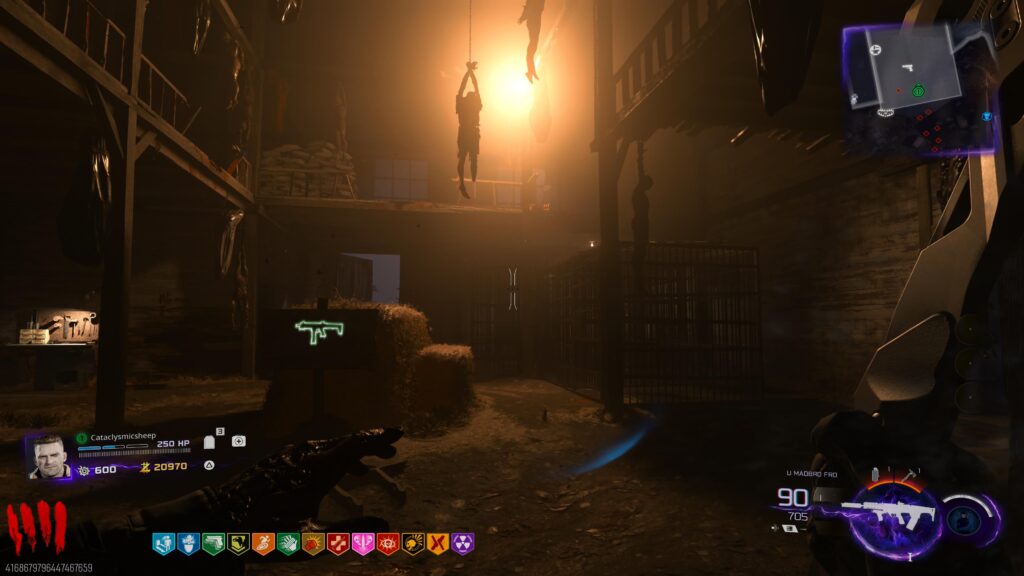The height and width of the screenshot is (576, 1024).
Task: Click the medkit icon beside the health
Action: [x=238, y=441]
